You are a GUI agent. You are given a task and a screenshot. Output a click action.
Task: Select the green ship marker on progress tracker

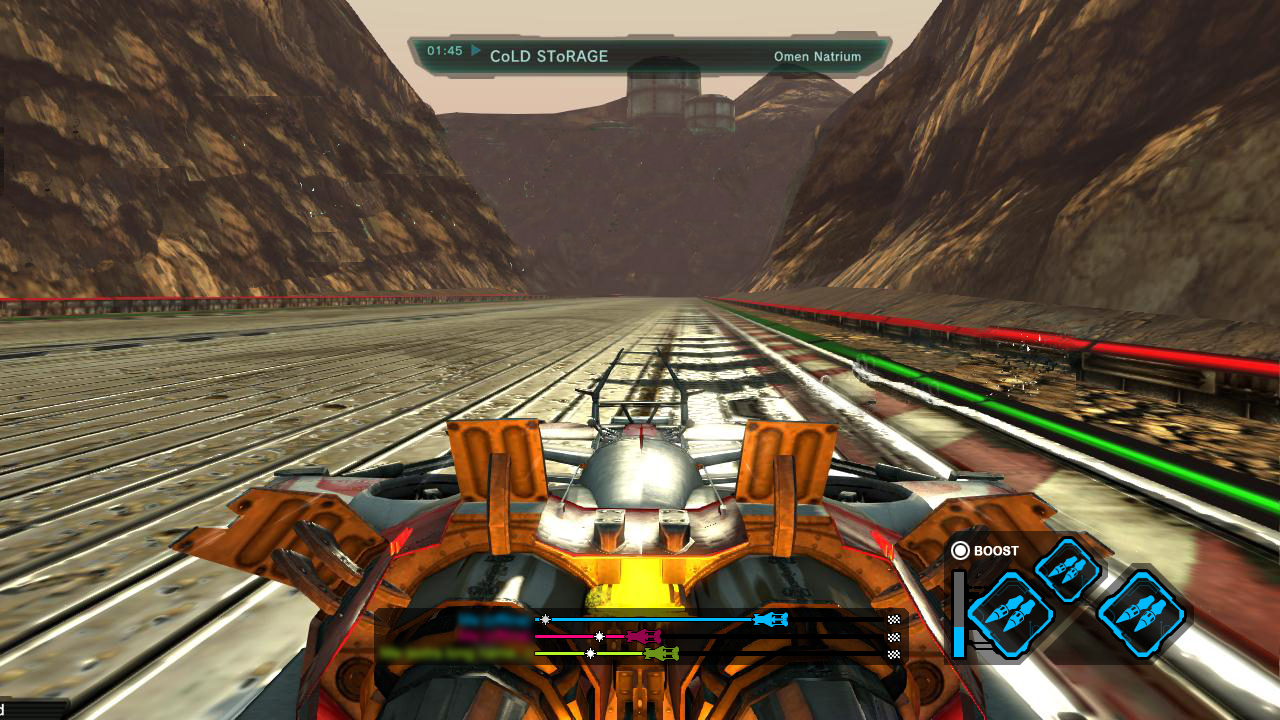[661, 653]
